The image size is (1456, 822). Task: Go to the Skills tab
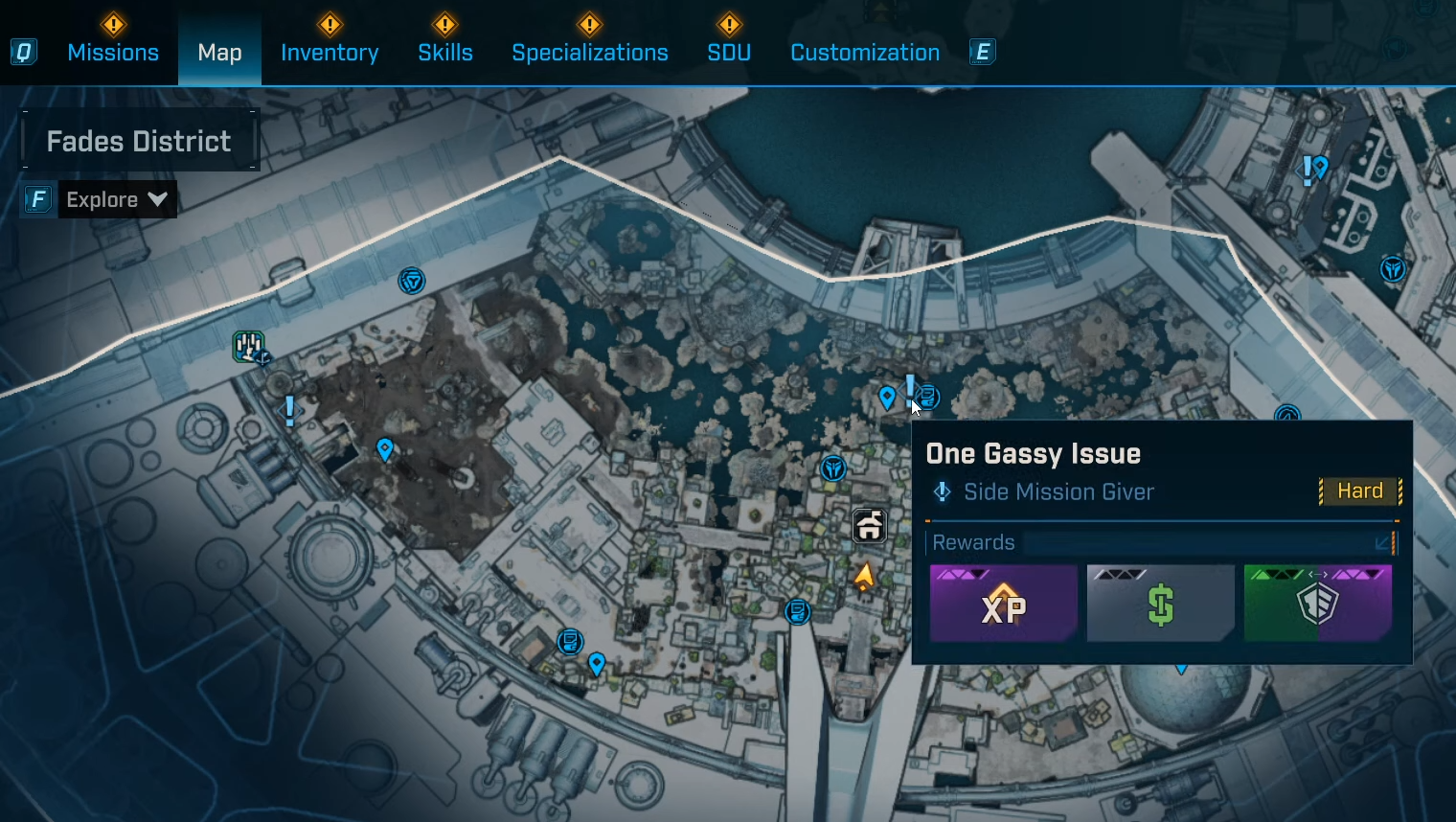(445, 53)
